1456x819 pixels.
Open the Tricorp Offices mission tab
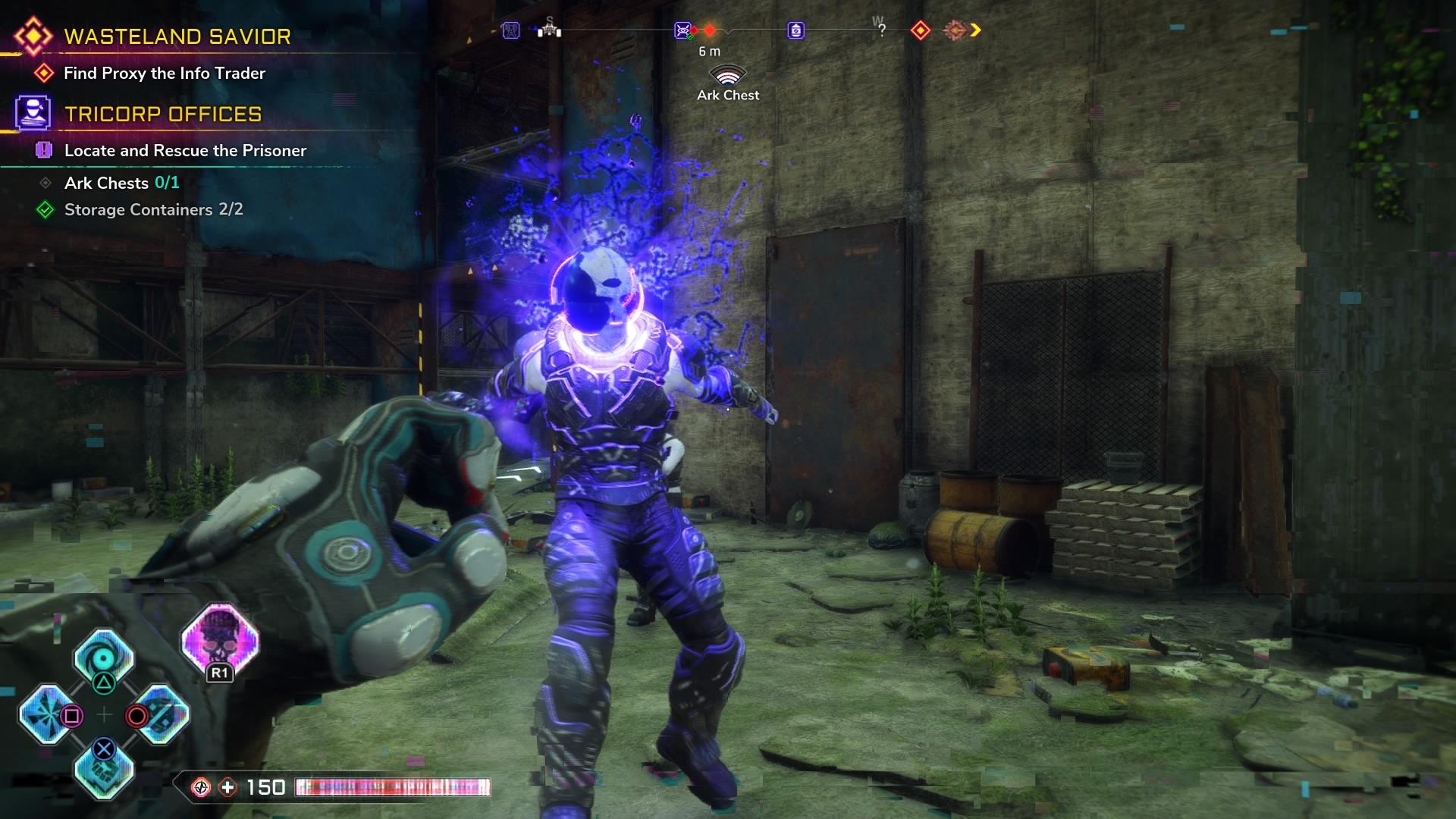pyautogui.click(x=163, y=115)
